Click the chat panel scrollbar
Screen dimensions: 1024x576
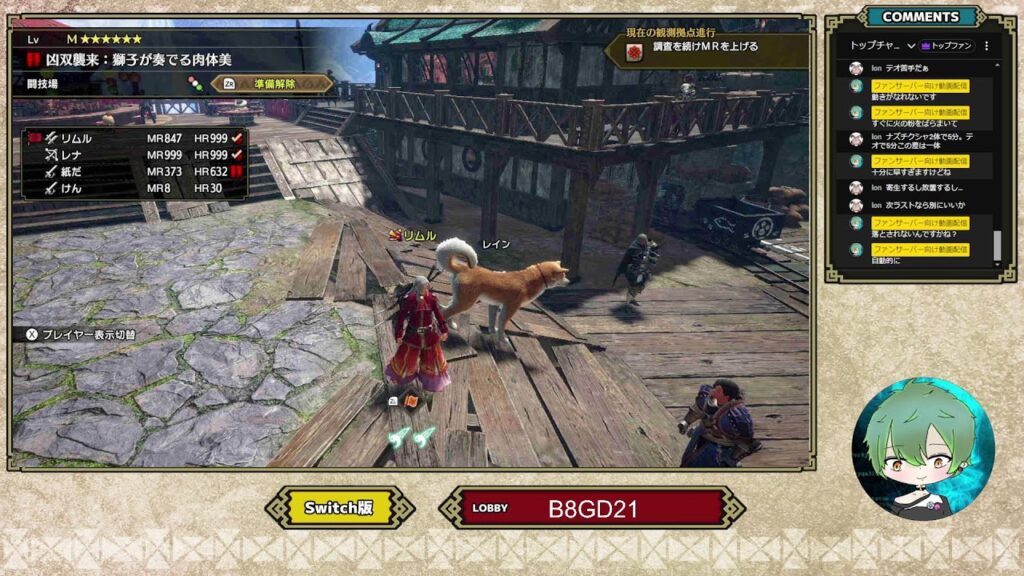tap(996, 246)
